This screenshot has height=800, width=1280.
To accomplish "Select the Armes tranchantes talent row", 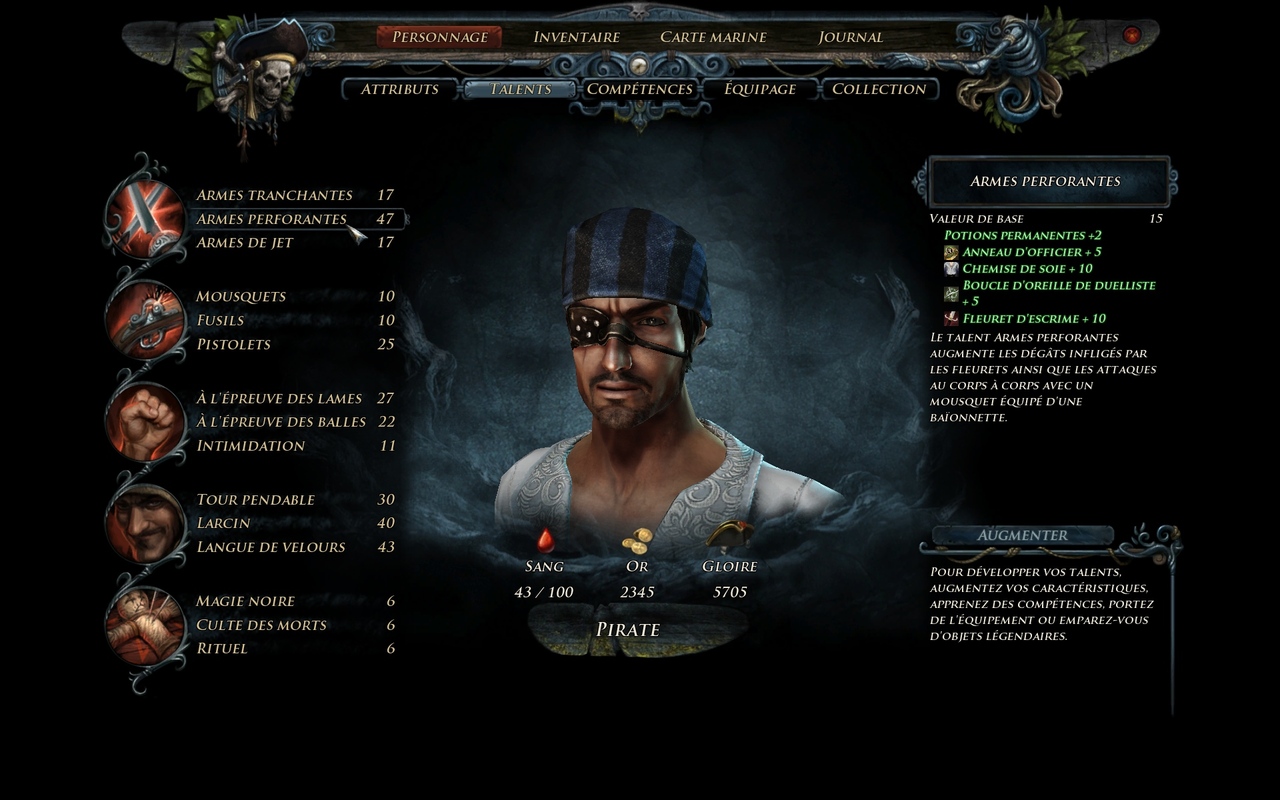I will point(274,195).
